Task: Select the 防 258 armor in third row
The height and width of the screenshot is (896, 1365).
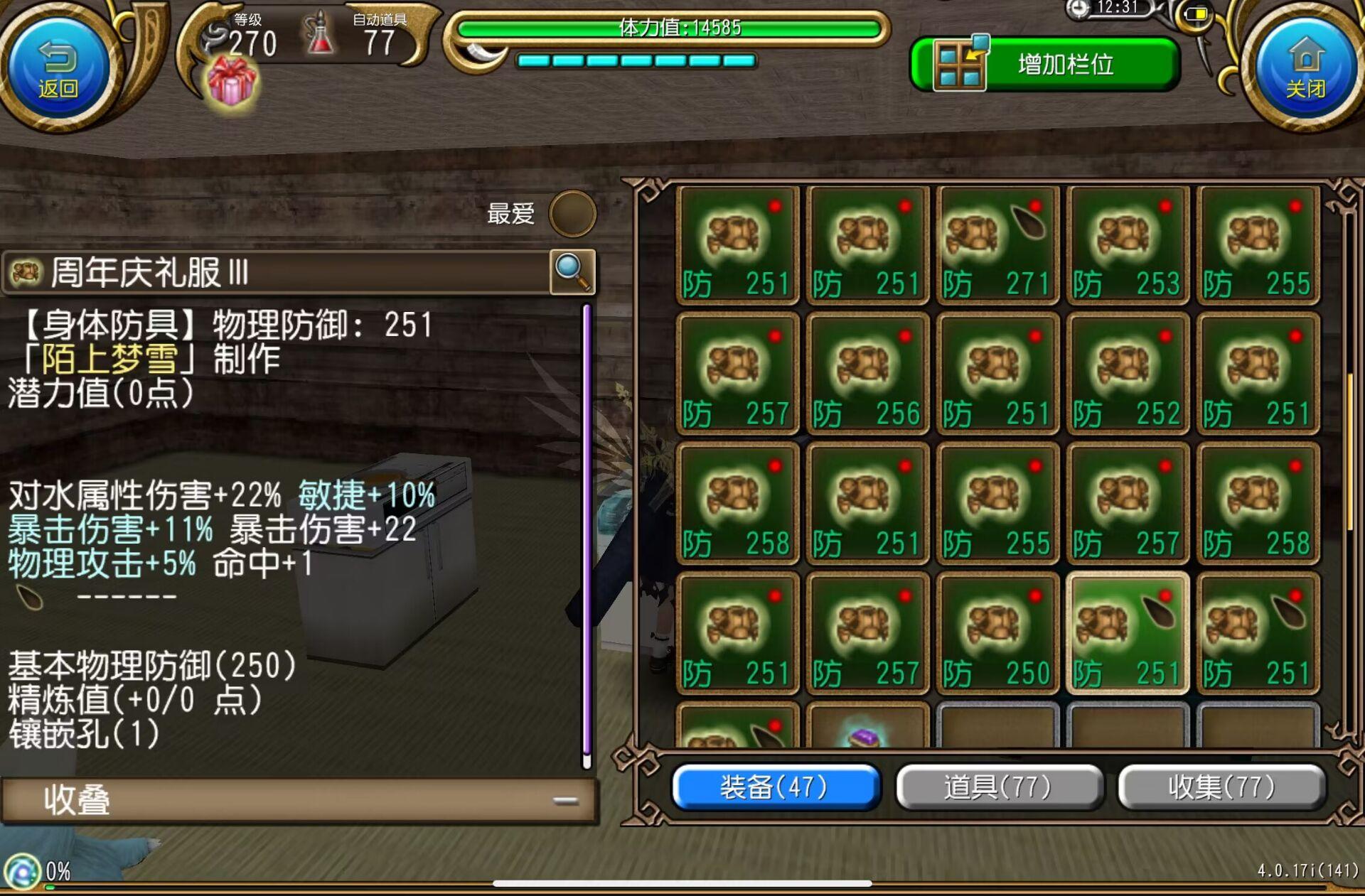Action: [x=737, y=501]
